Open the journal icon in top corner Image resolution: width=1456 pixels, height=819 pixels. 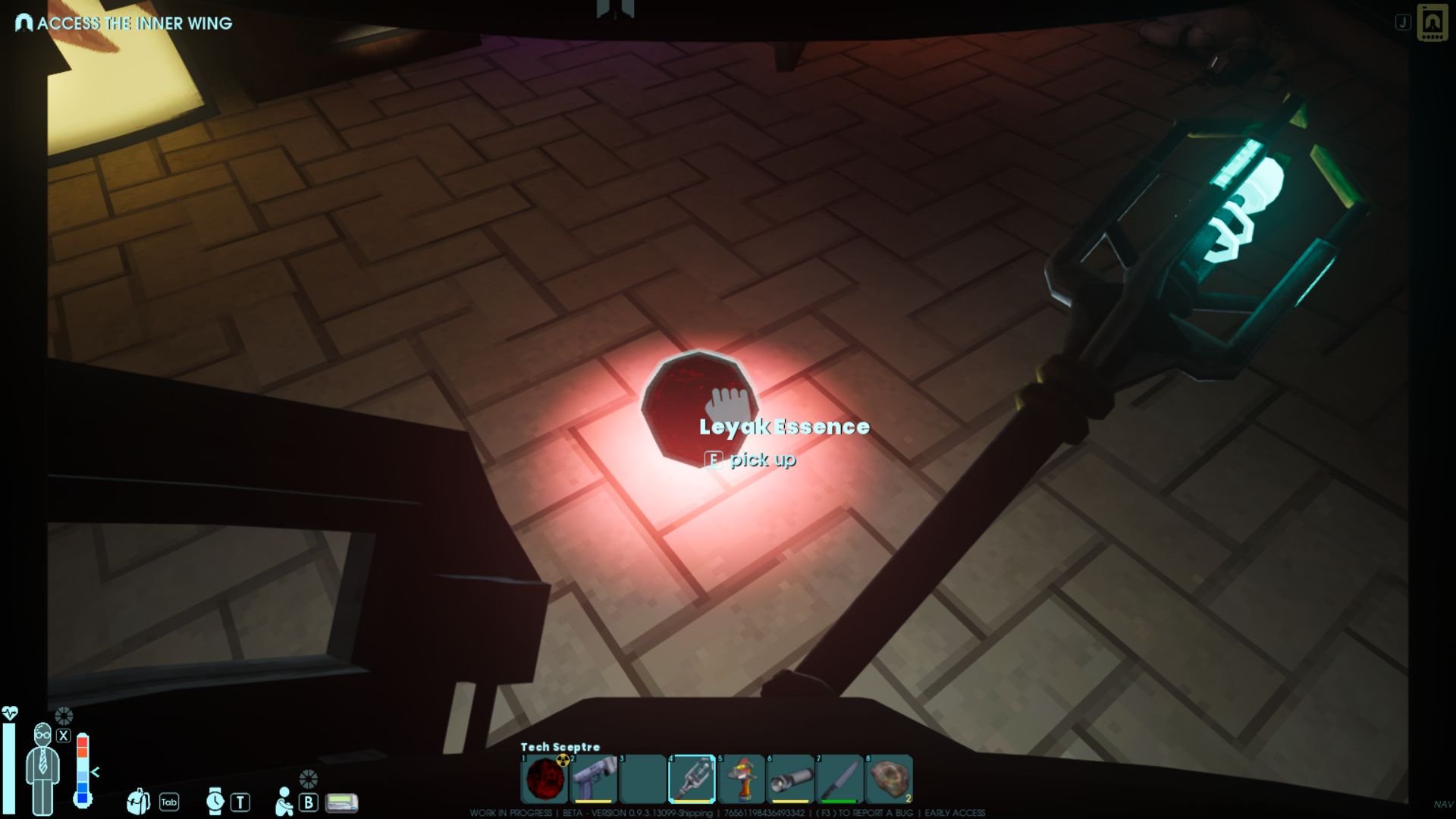tap(1432, 23)
